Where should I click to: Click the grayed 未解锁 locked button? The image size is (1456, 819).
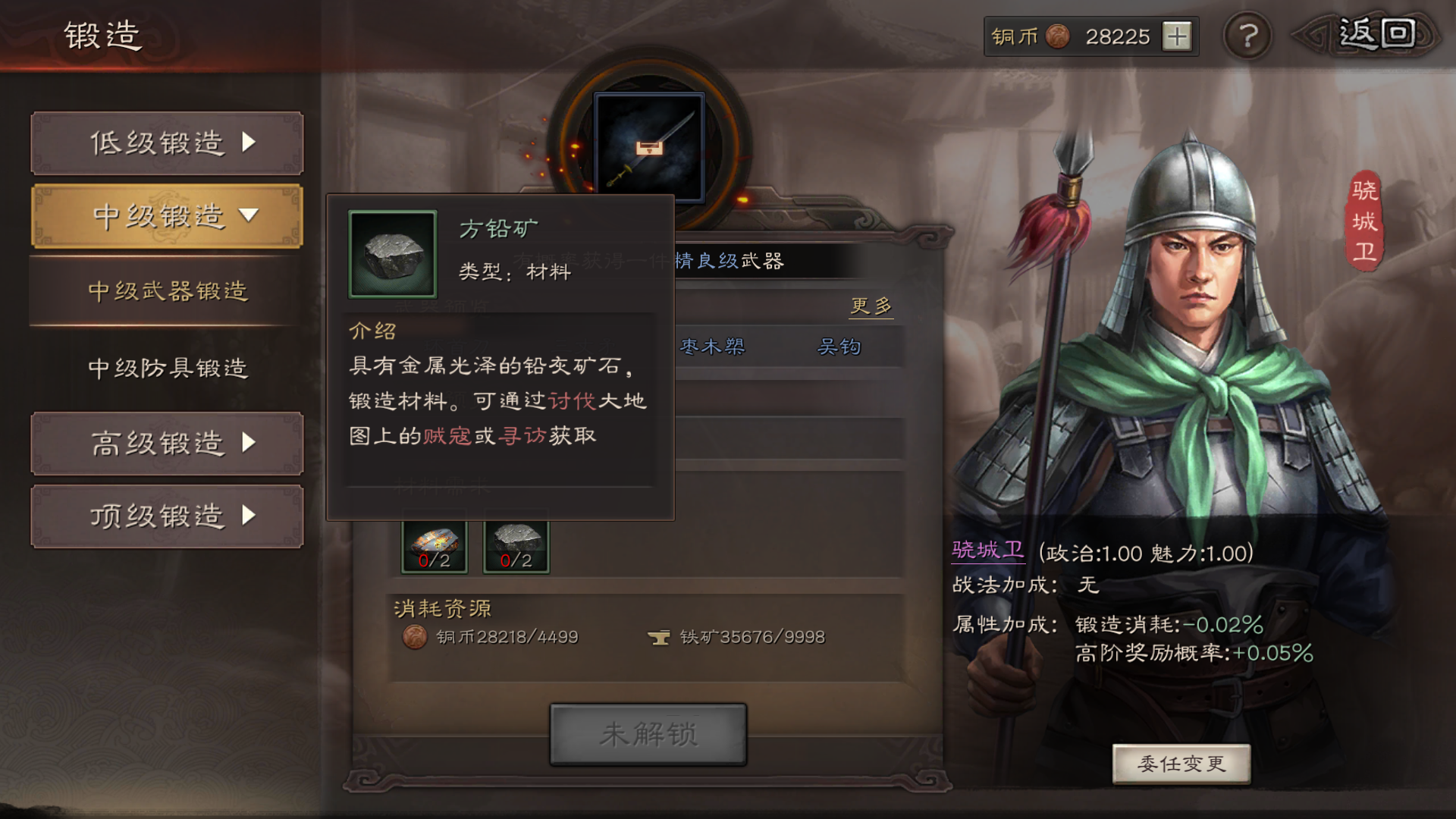tap(647, 733)
